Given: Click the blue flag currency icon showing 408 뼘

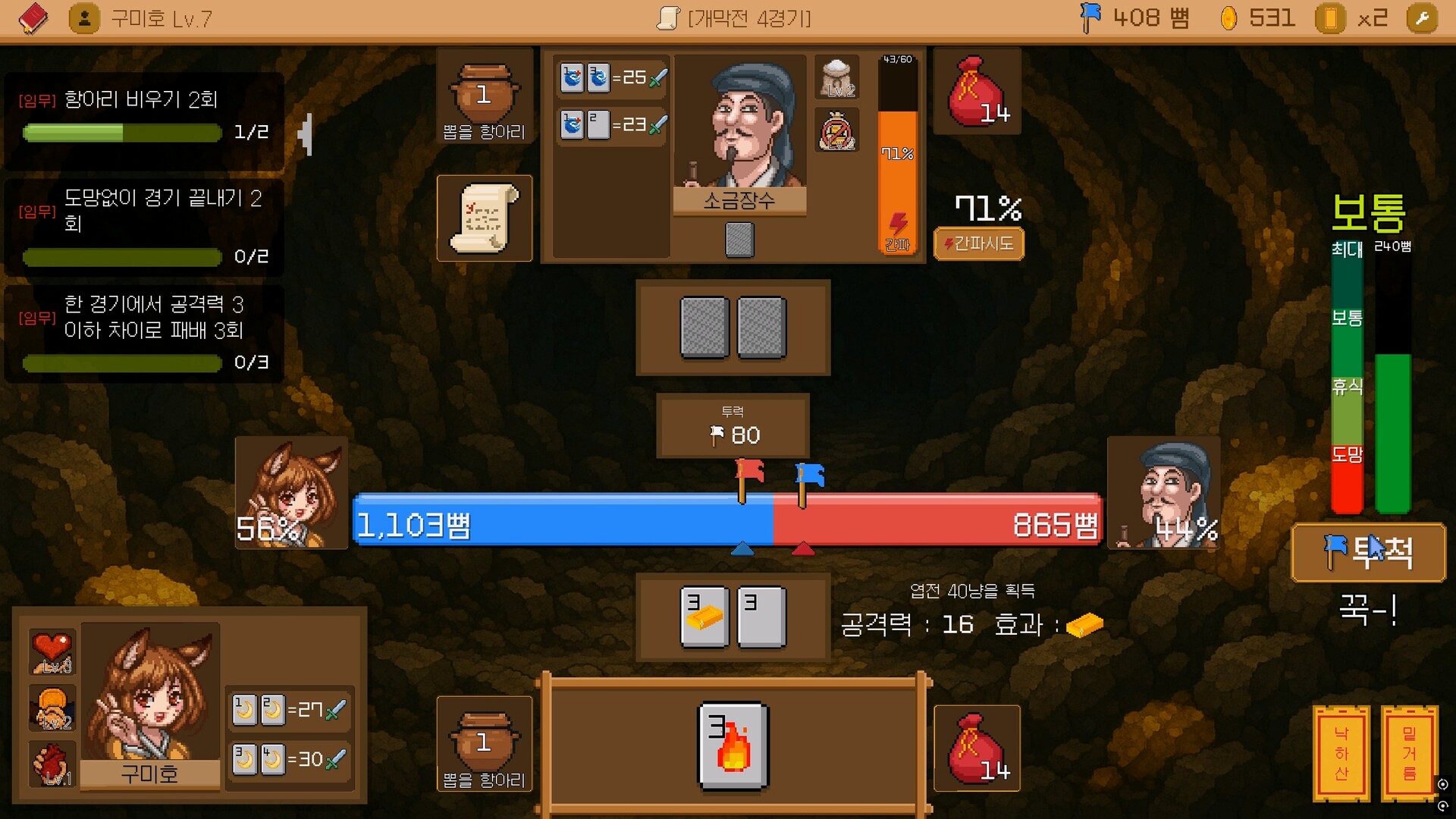Looking at the screenshot, I should point(1092,17).
